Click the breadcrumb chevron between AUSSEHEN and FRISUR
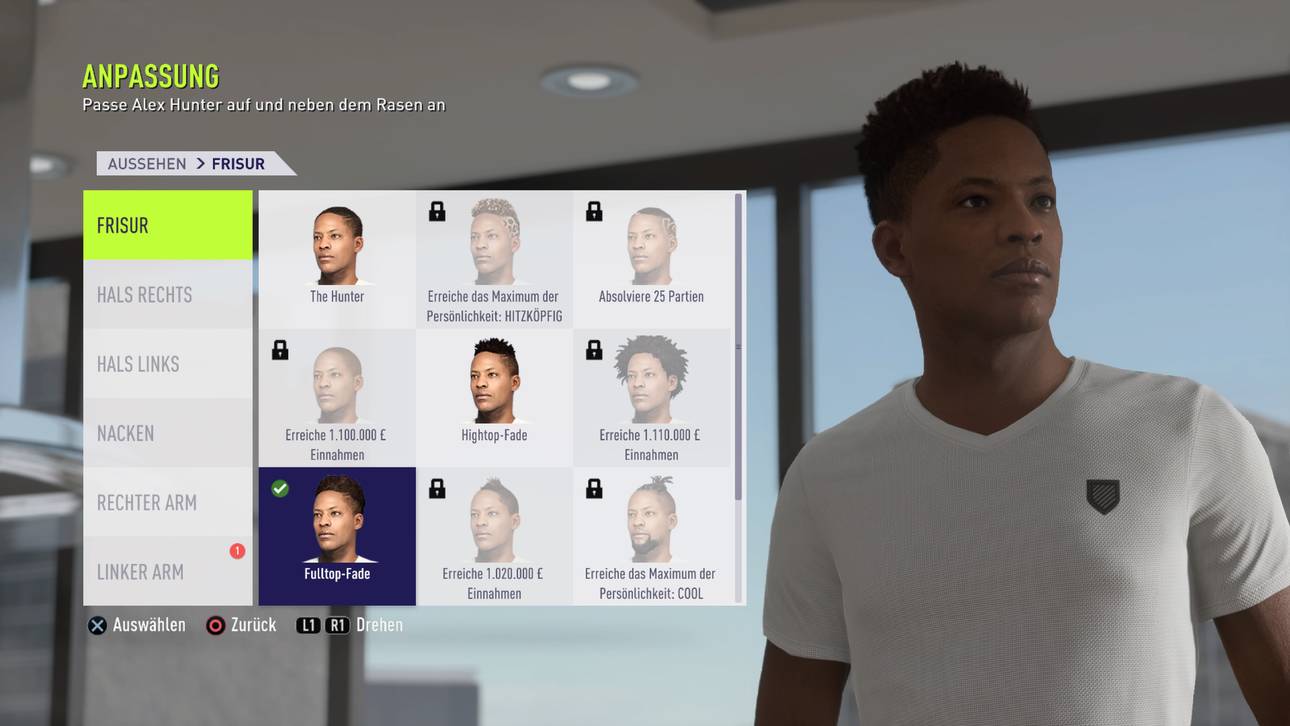 click(x=200, y=163)
